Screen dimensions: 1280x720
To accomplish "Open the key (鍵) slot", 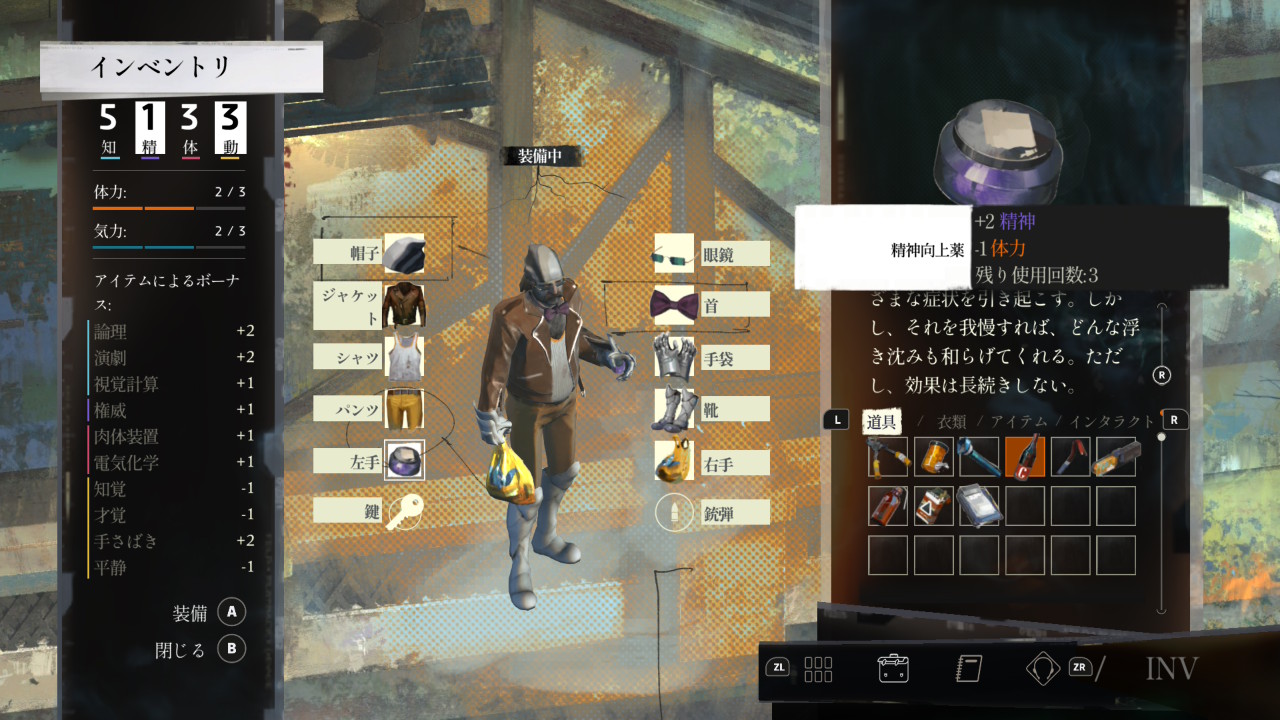I will (x=404, y=511).
